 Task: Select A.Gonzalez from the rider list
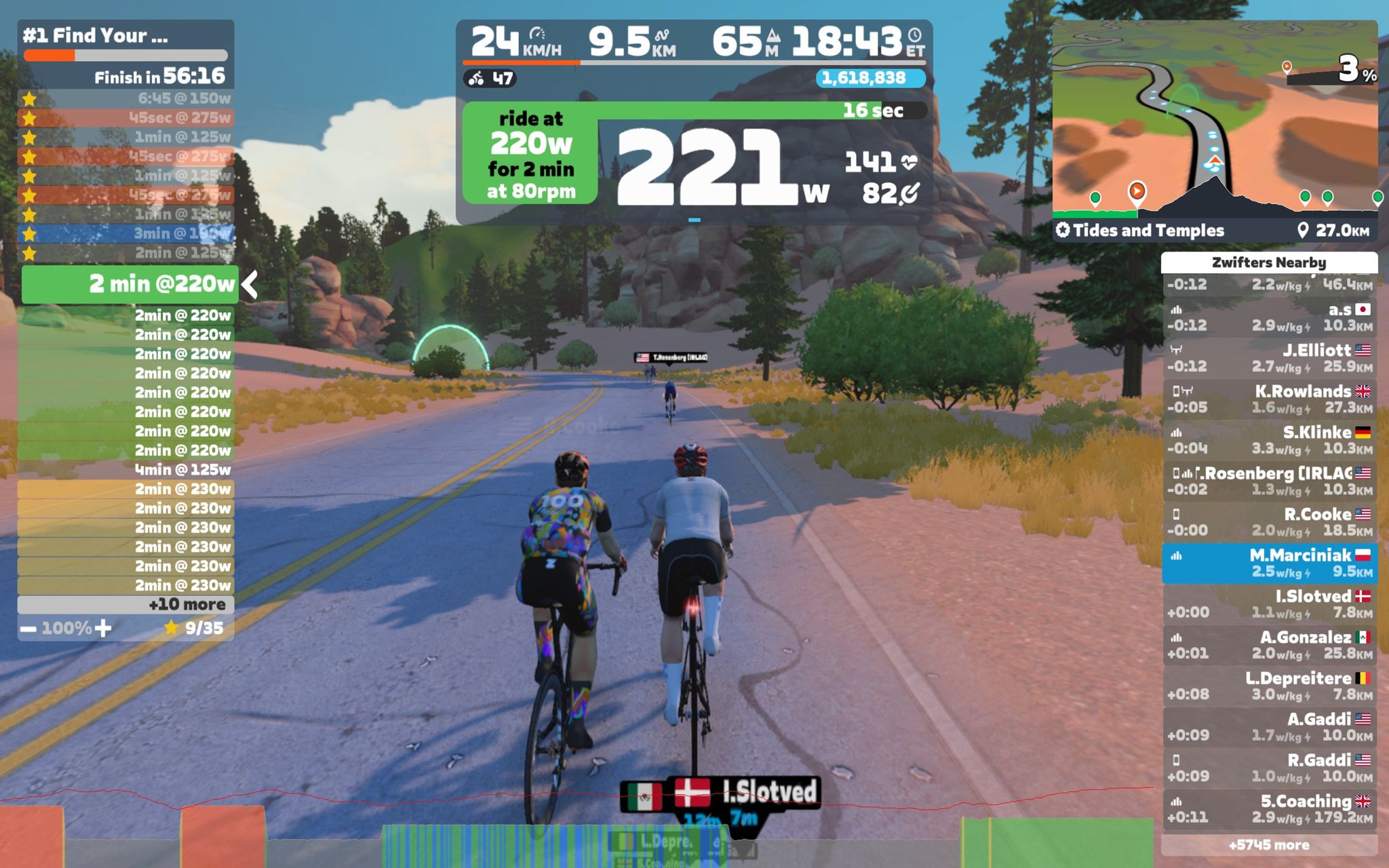click(1269, 645)
